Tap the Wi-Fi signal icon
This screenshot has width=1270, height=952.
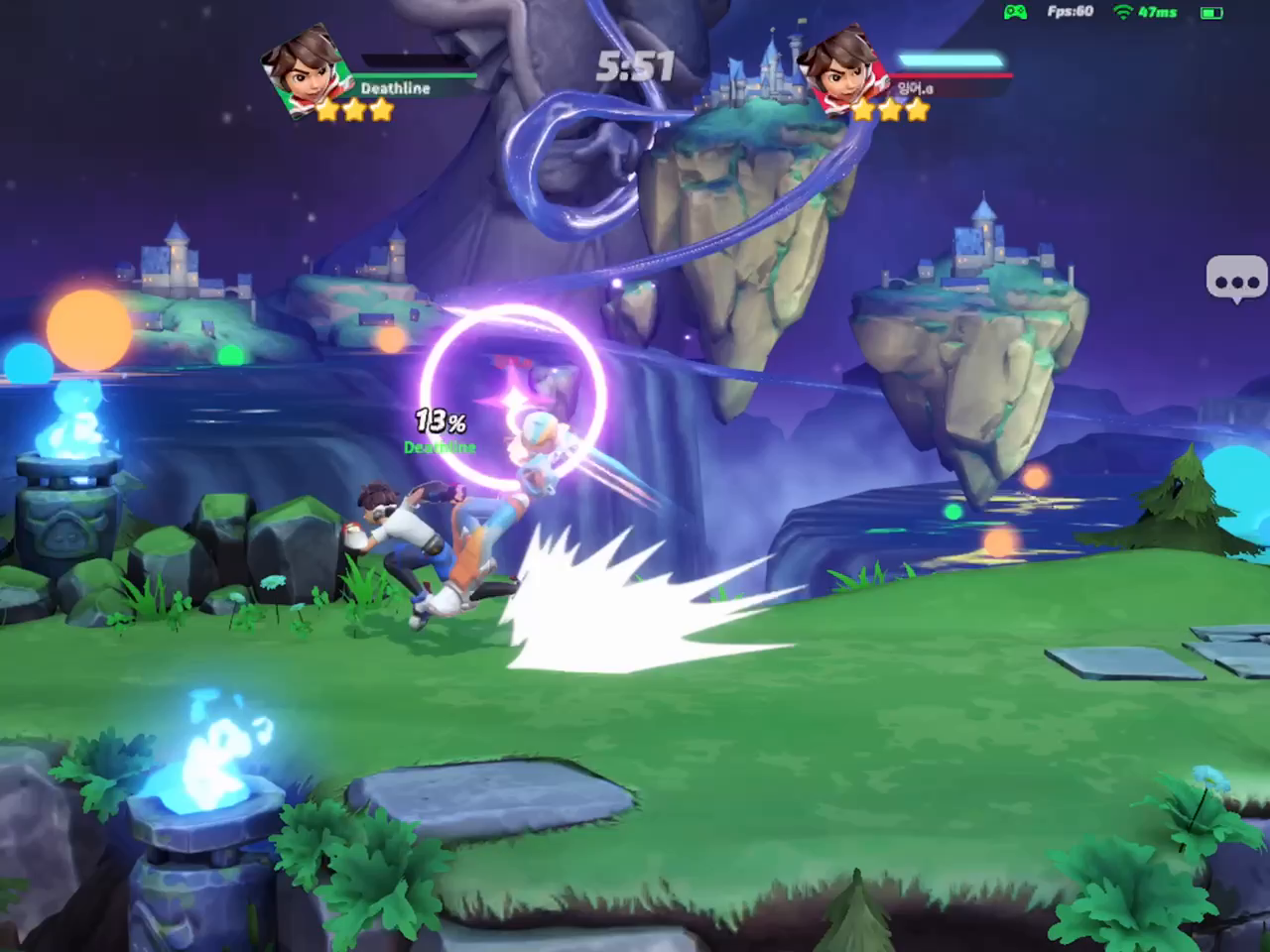[x=1121, y=12]
